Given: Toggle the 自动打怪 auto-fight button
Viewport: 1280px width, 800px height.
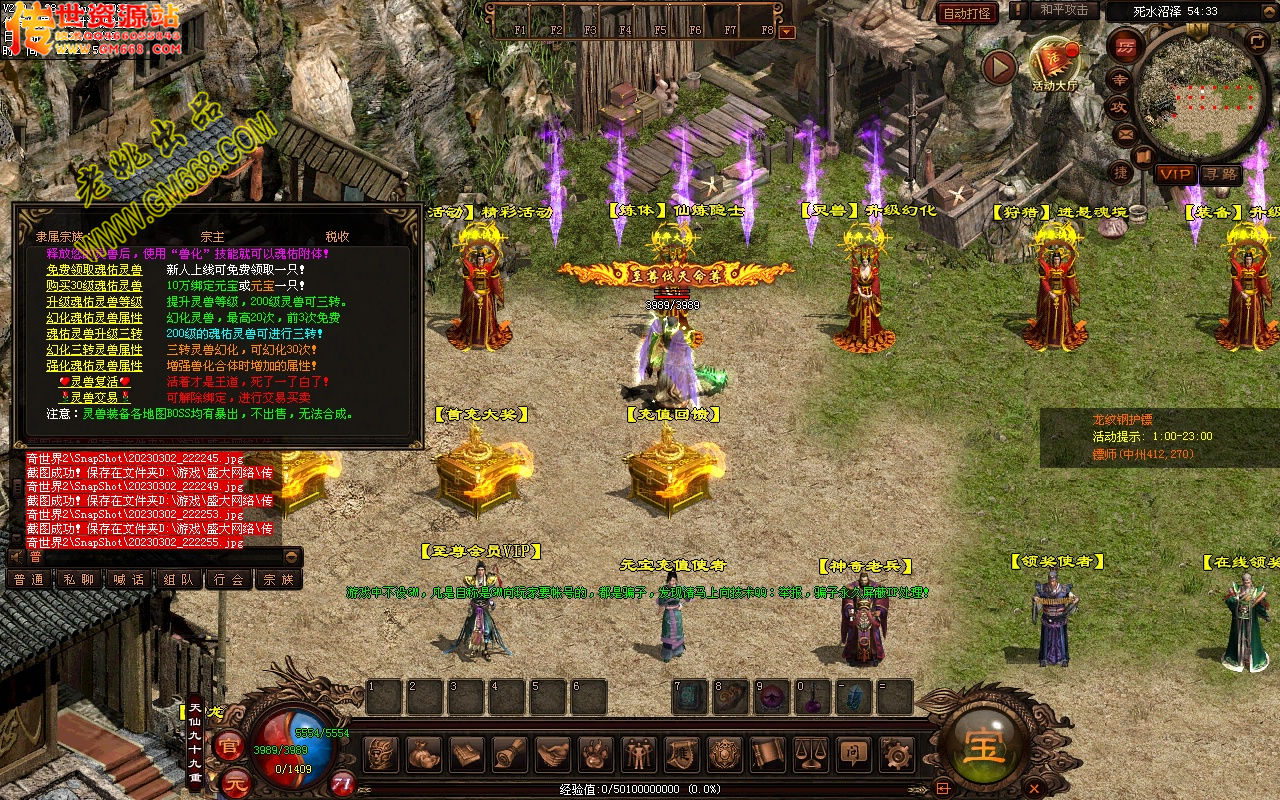Looking at the screenshot, I should [x=967, y=13].
